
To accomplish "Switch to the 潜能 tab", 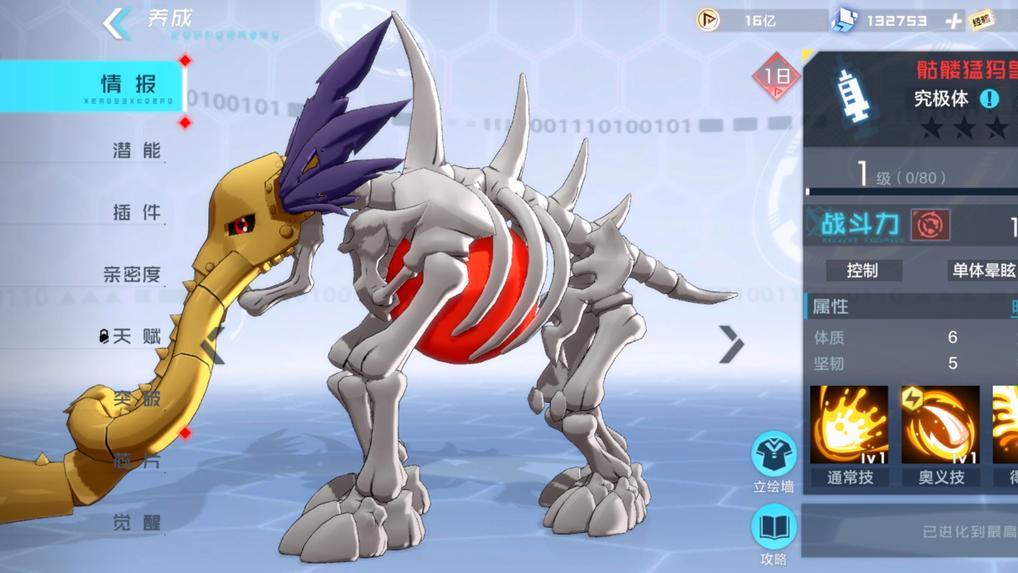I will pos(136,151).
